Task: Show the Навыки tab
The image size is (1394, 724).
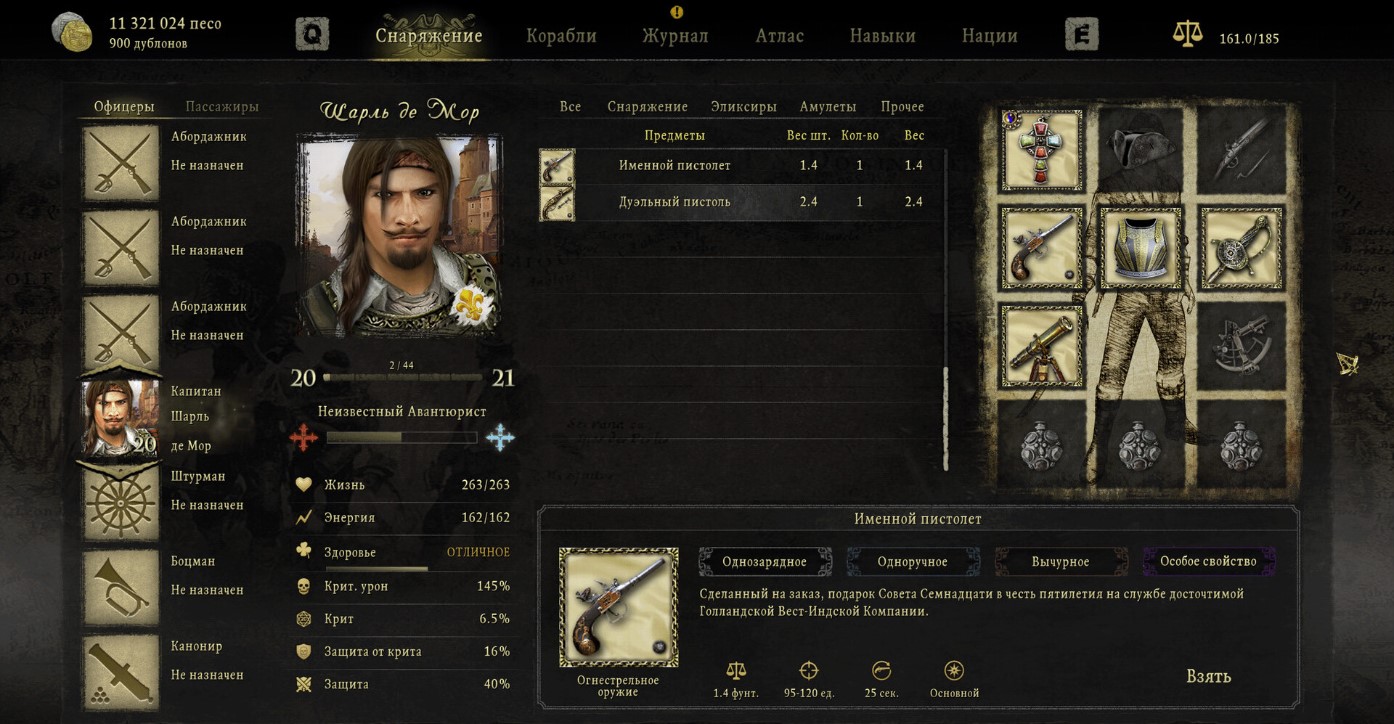Action: 882,36
